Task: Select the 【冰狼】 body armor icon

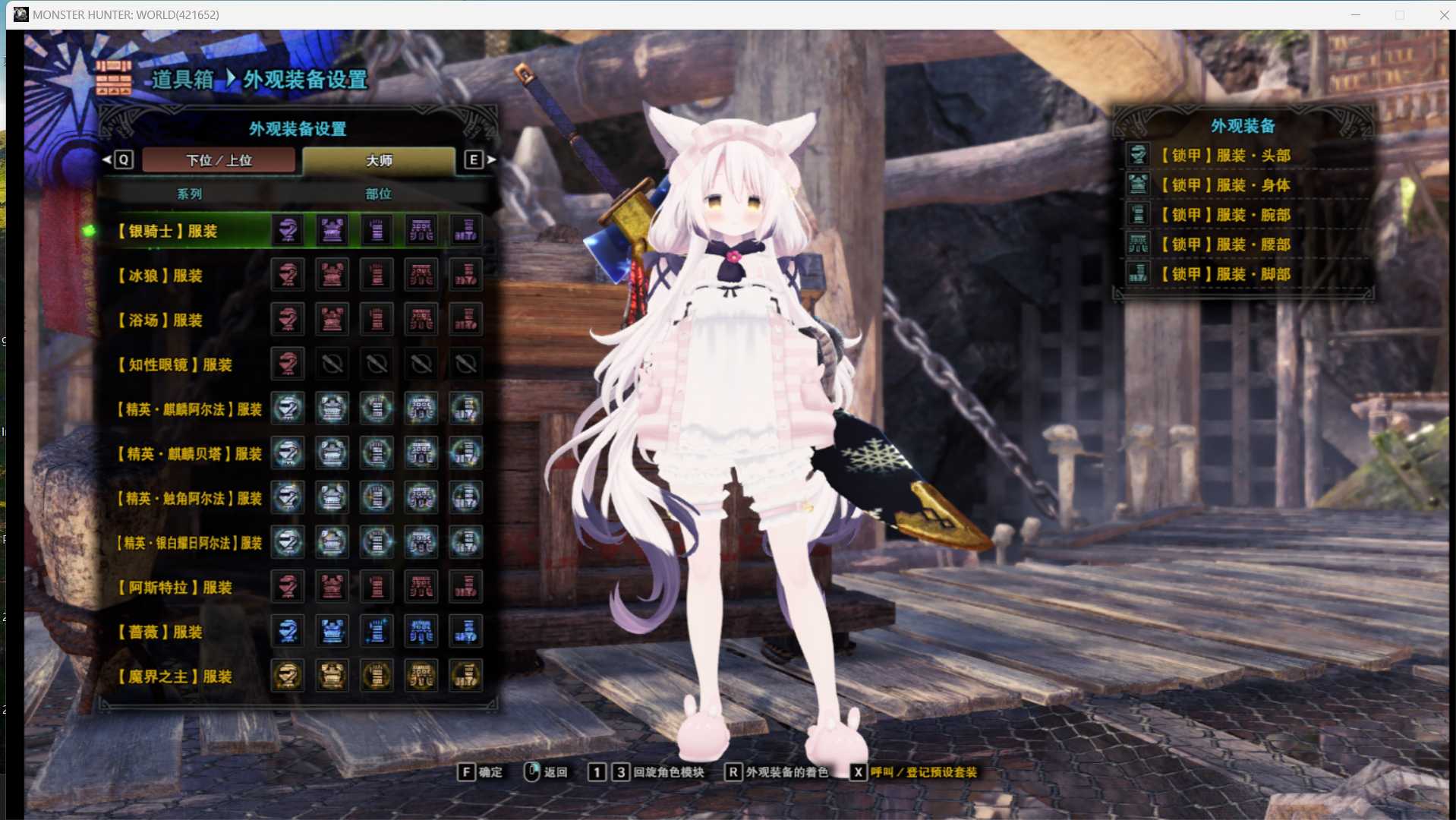Action: (x=332, y=274)
